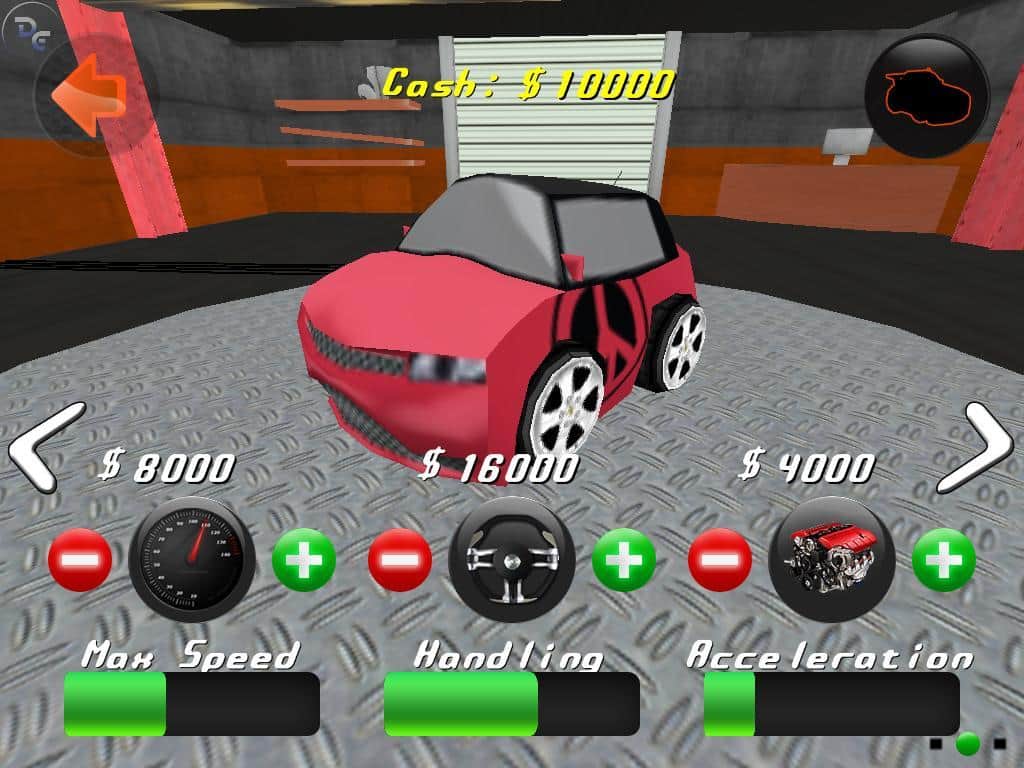This screenshot has width=1024, height=768.
Task: Select the speedometer upgrade icon
Action: pyautogui.click(x=192, y=558)
